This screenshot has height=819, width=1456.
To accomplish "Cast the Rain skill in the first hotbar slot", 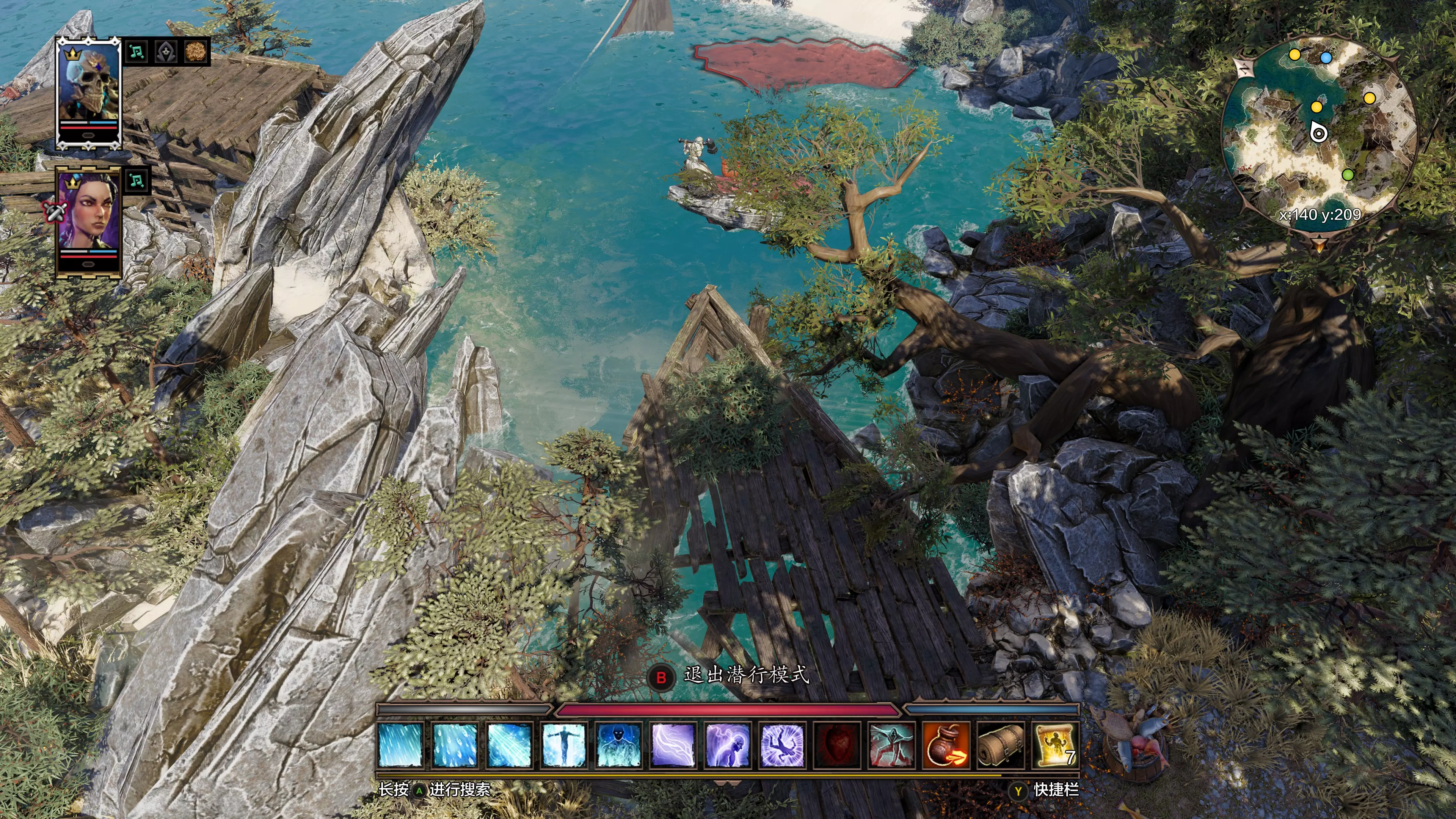I will pos(401,745).
